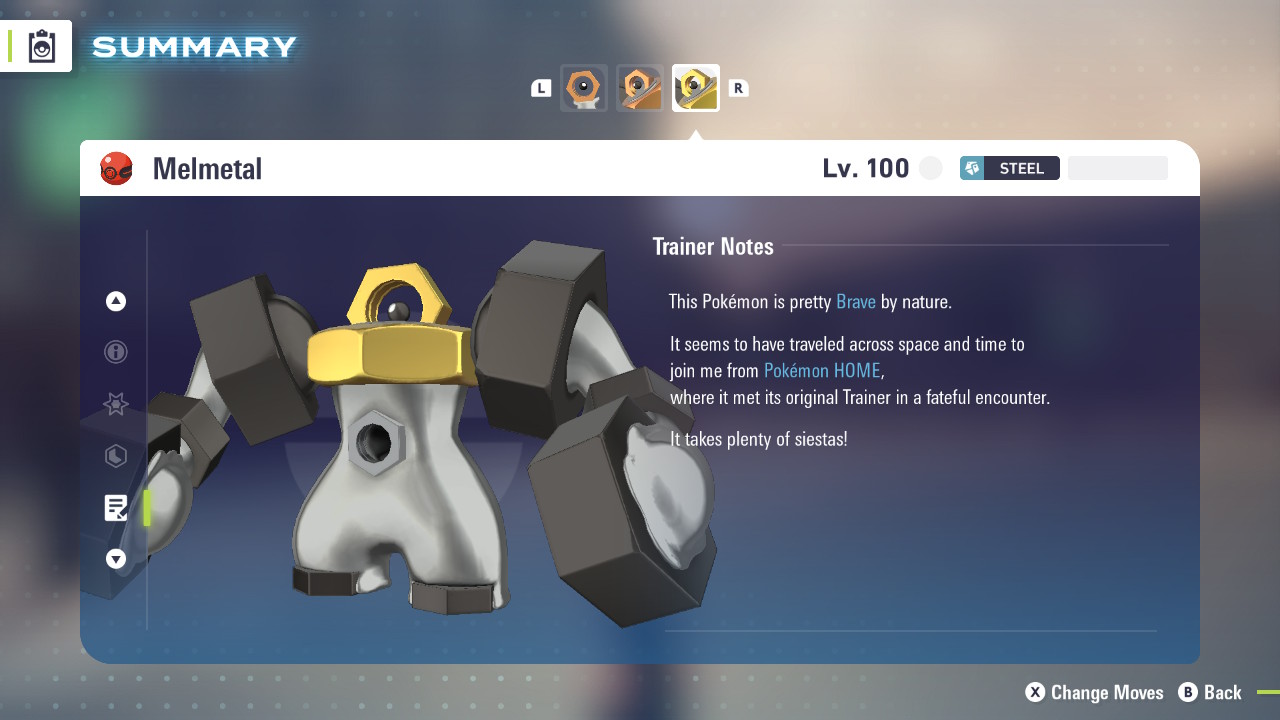Click the grey circle beside Lv. 100

pyautogui.click(x=930, y=168)
